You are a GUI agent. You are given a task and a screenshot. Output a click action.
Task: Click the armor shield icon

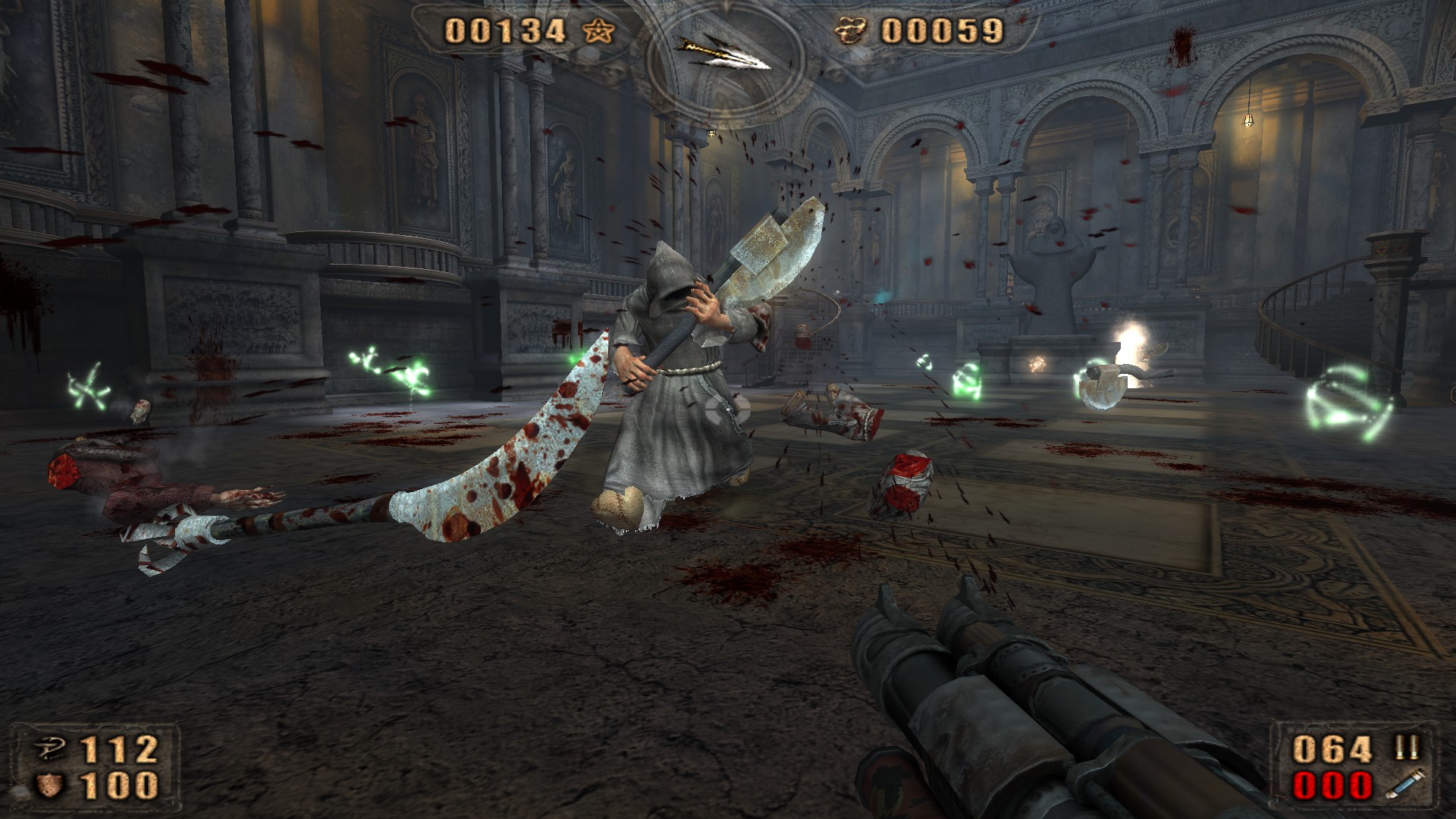click(x=51, y=784)
